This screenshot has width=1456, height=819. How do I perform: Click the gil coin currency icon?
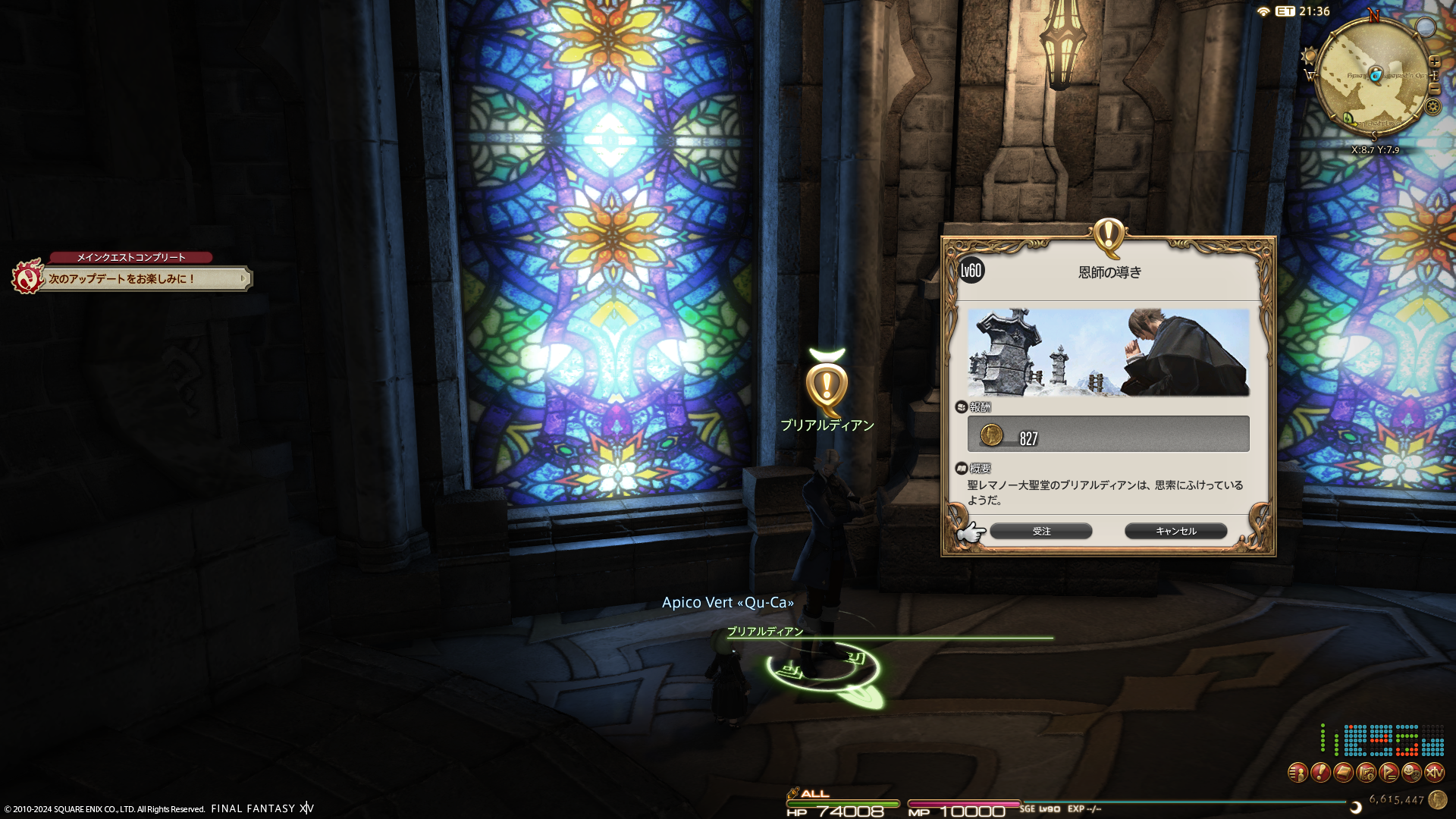[1437, 799]
